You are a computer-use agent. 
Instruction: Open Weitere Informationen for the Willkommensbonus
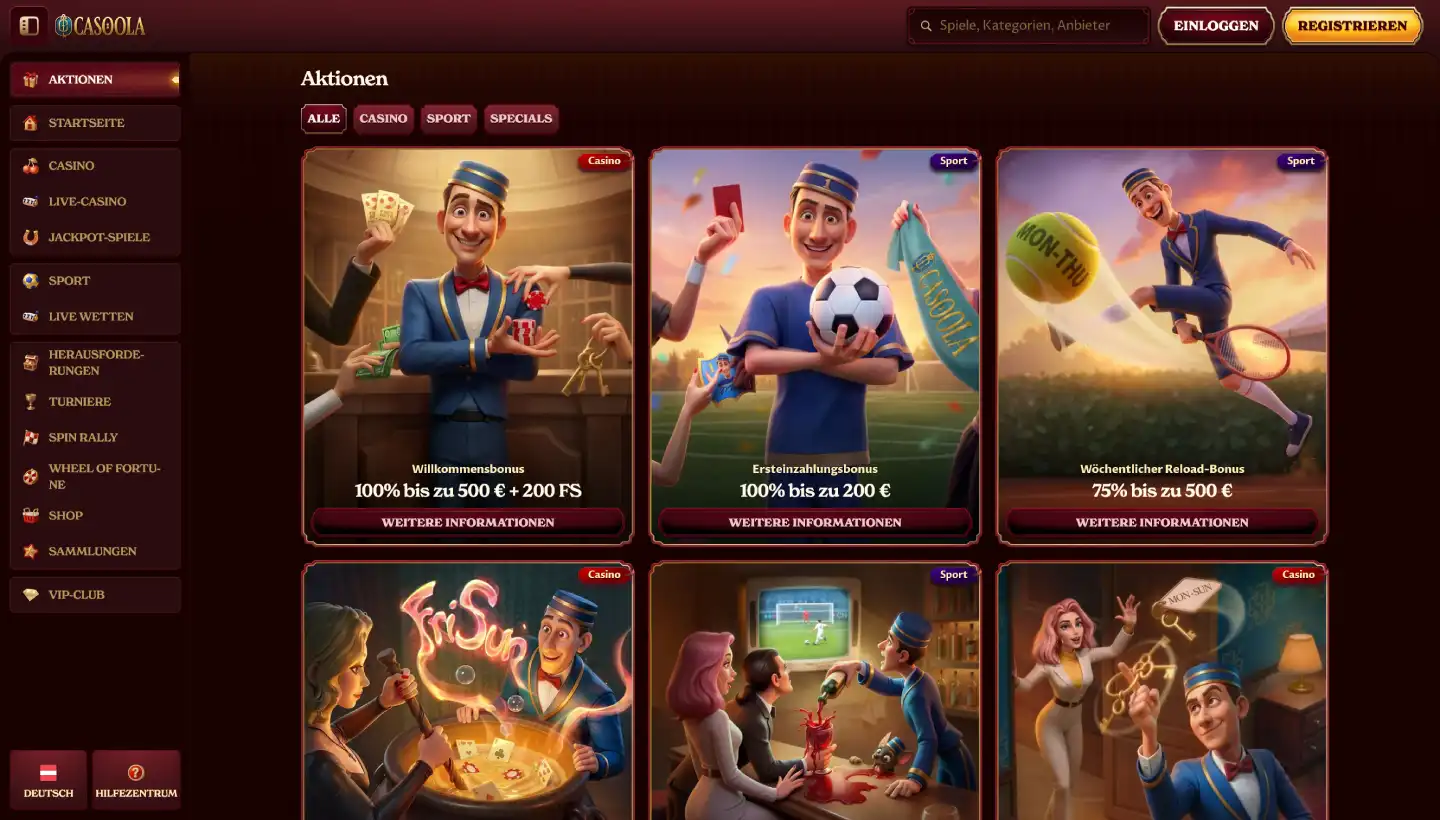point(467,521)
